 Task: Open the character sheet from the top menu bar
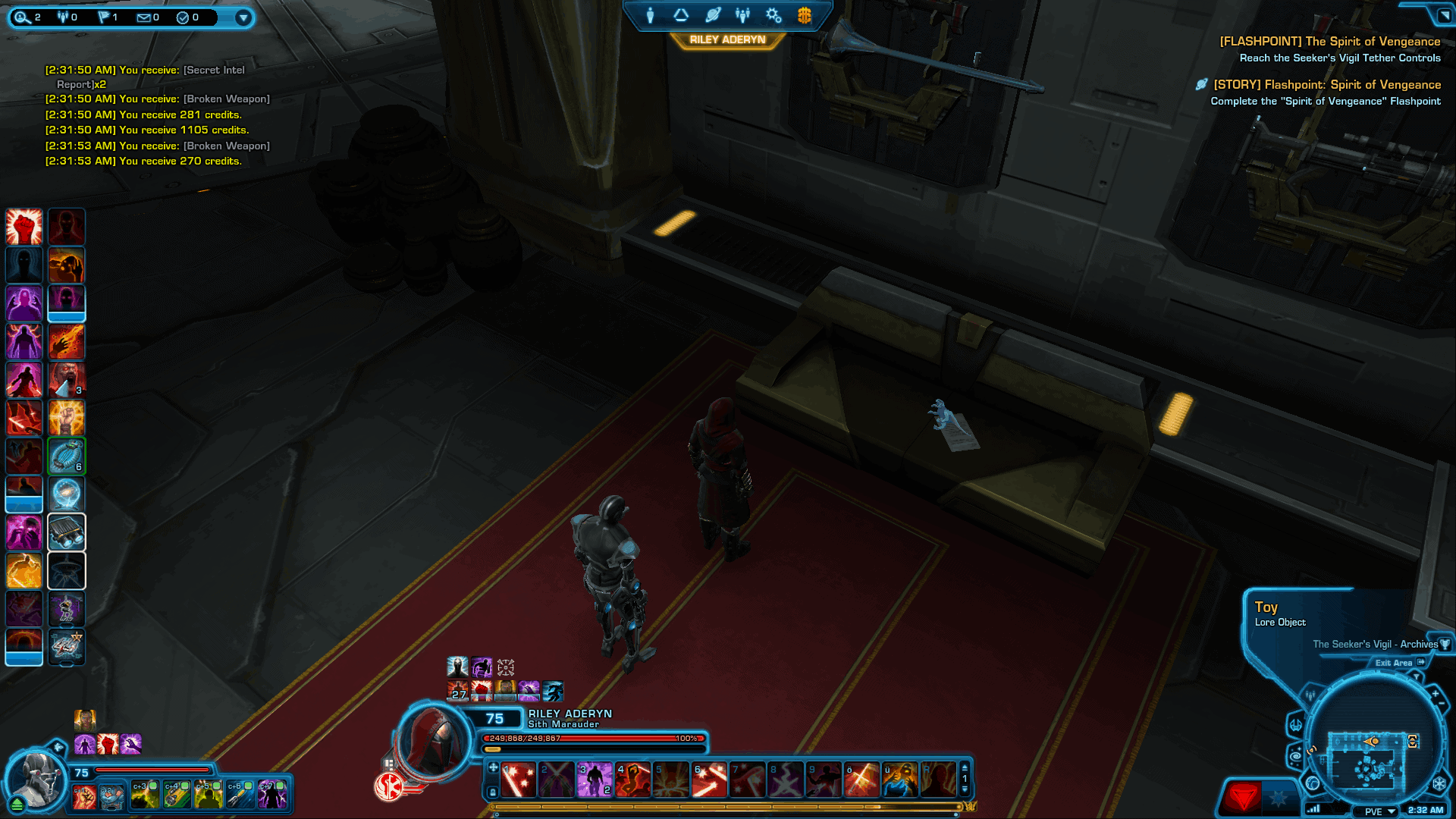click(x=650, y=14)
